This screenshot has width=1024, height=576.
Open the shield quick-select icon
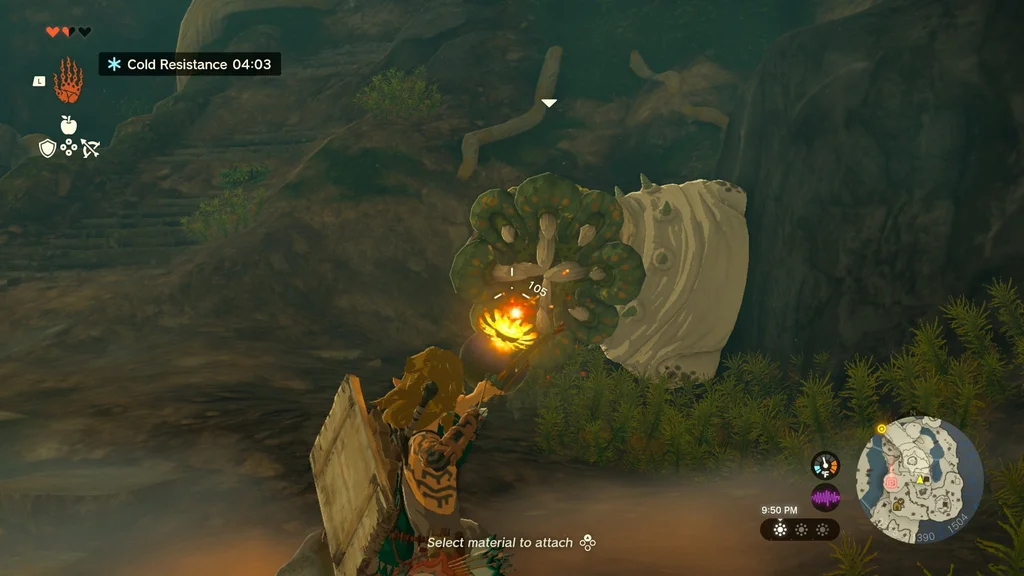(x=47, y=148)
